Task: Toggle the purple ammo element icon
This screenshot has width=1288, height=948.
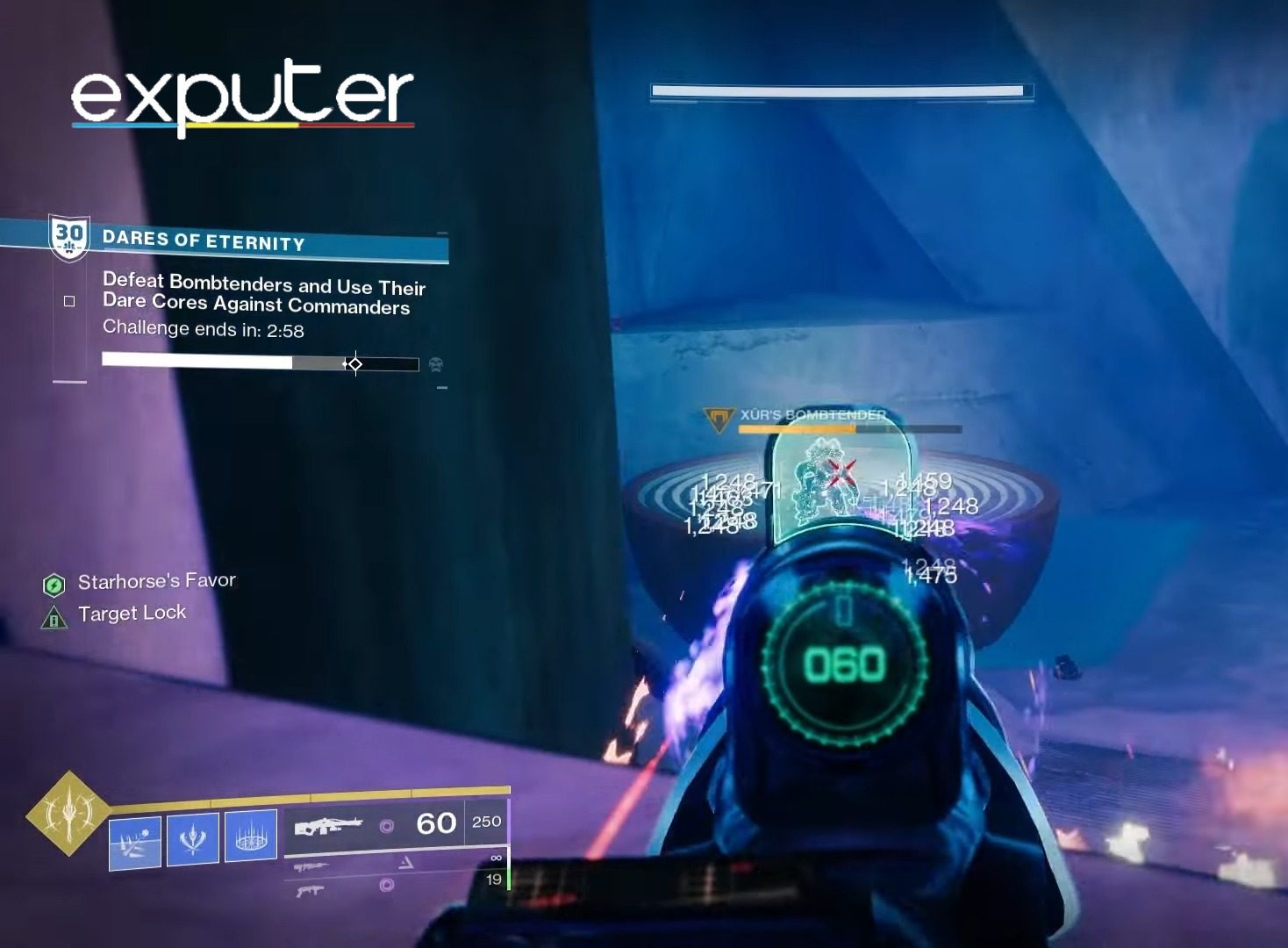Action: (386, 823)
